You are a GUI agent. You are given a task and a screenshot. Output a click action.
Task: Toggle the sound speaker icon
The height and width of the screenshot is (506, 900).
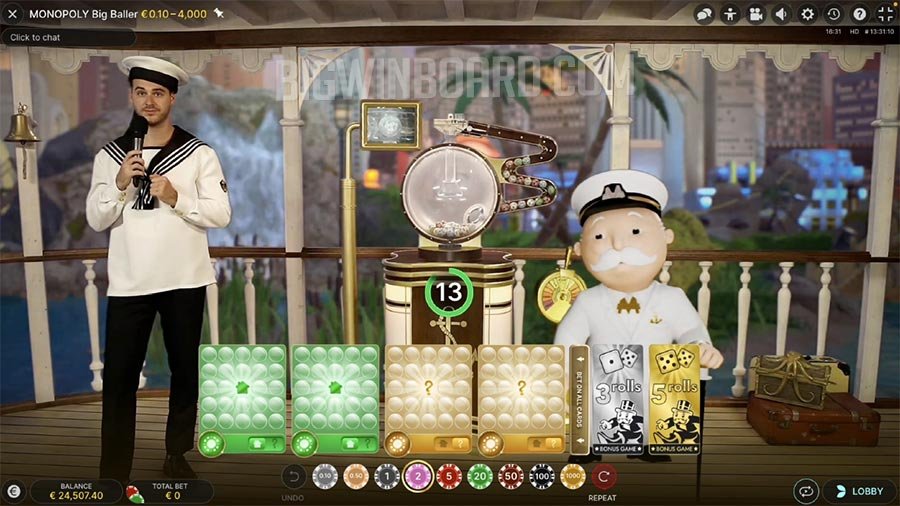tap(782, 14)
